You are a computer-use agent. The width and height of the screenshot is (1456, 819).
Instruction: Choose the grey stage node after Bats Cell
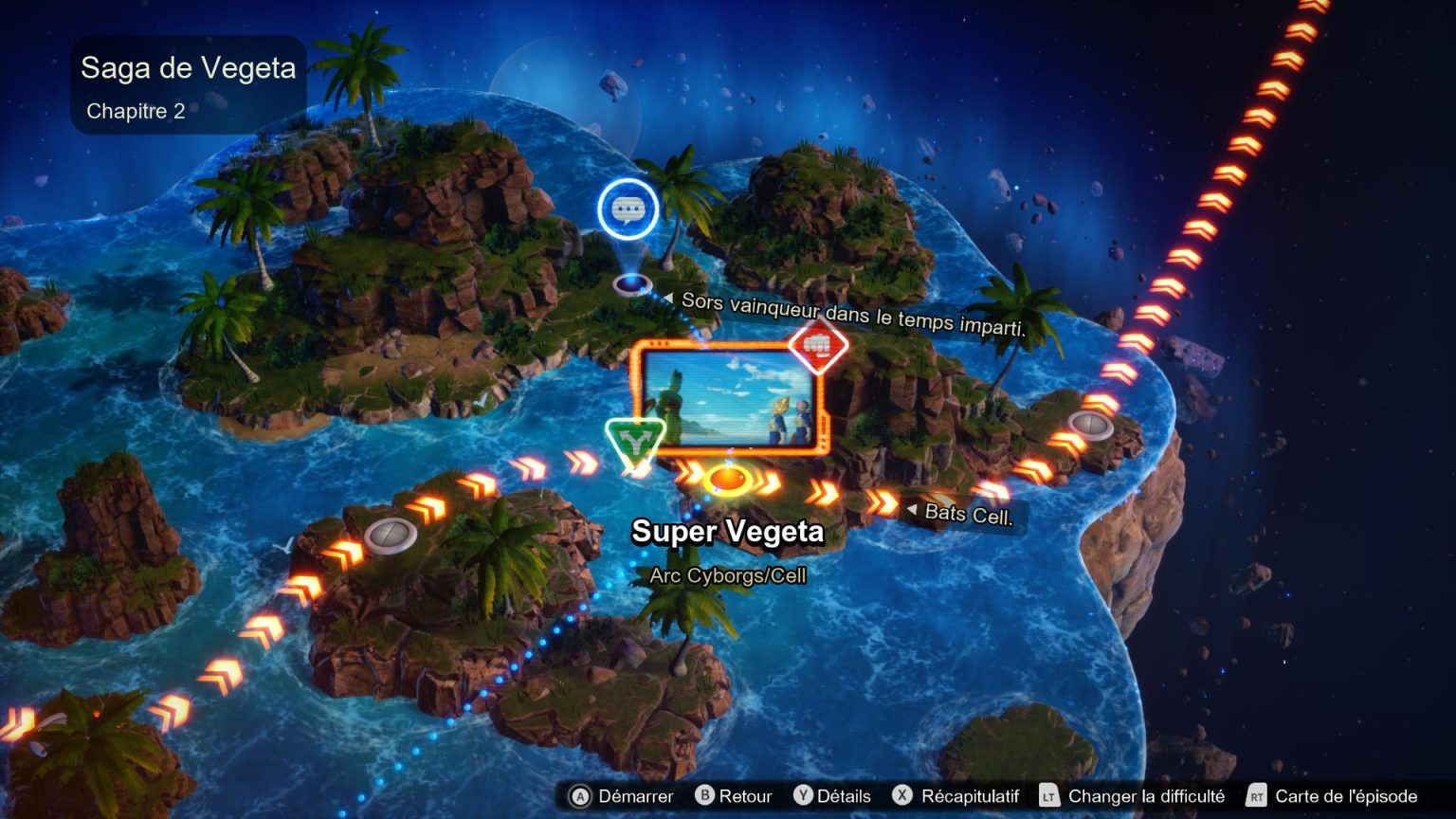[1089, 426]
